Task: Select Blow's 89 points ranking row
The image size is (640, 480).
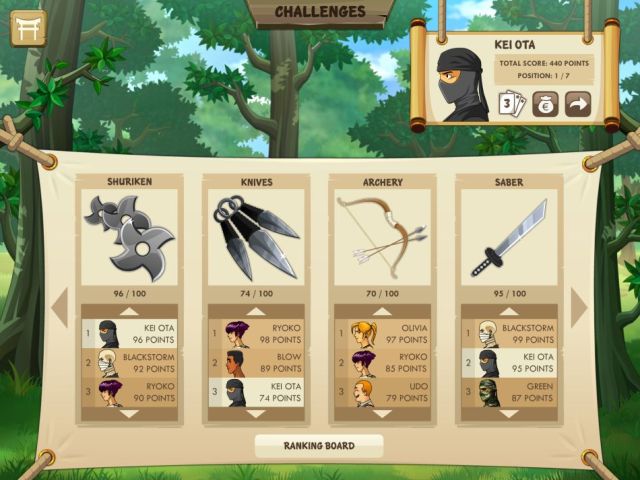Action: tap(256, 362)
